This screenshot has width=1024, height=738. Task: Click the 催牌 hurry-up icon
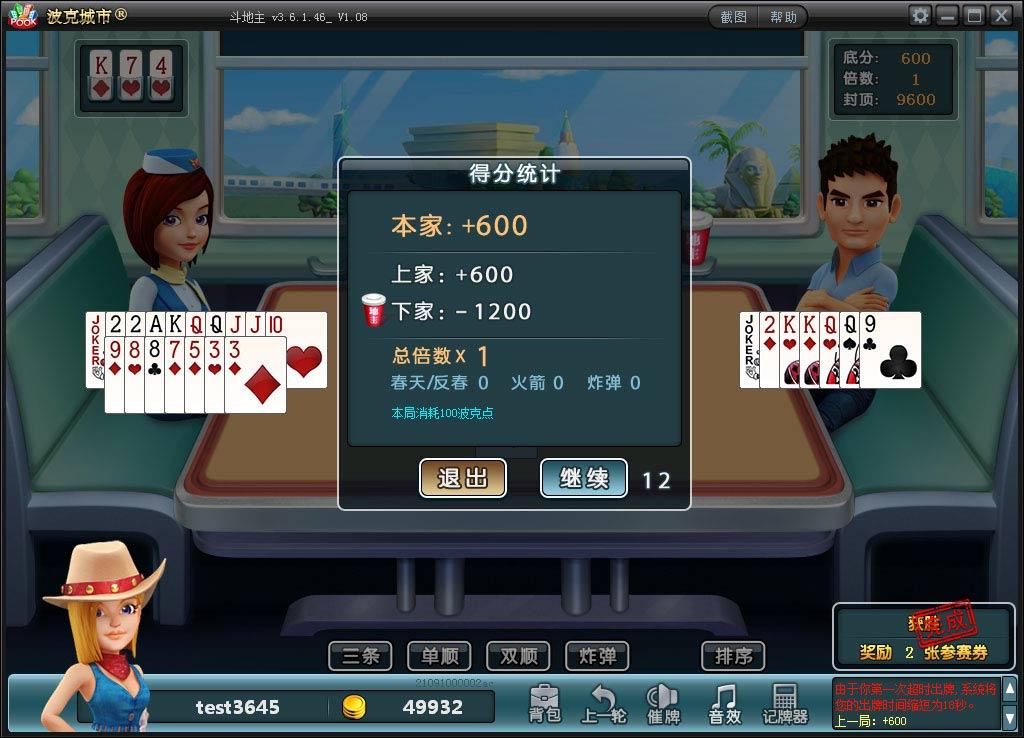click(664, 704)
